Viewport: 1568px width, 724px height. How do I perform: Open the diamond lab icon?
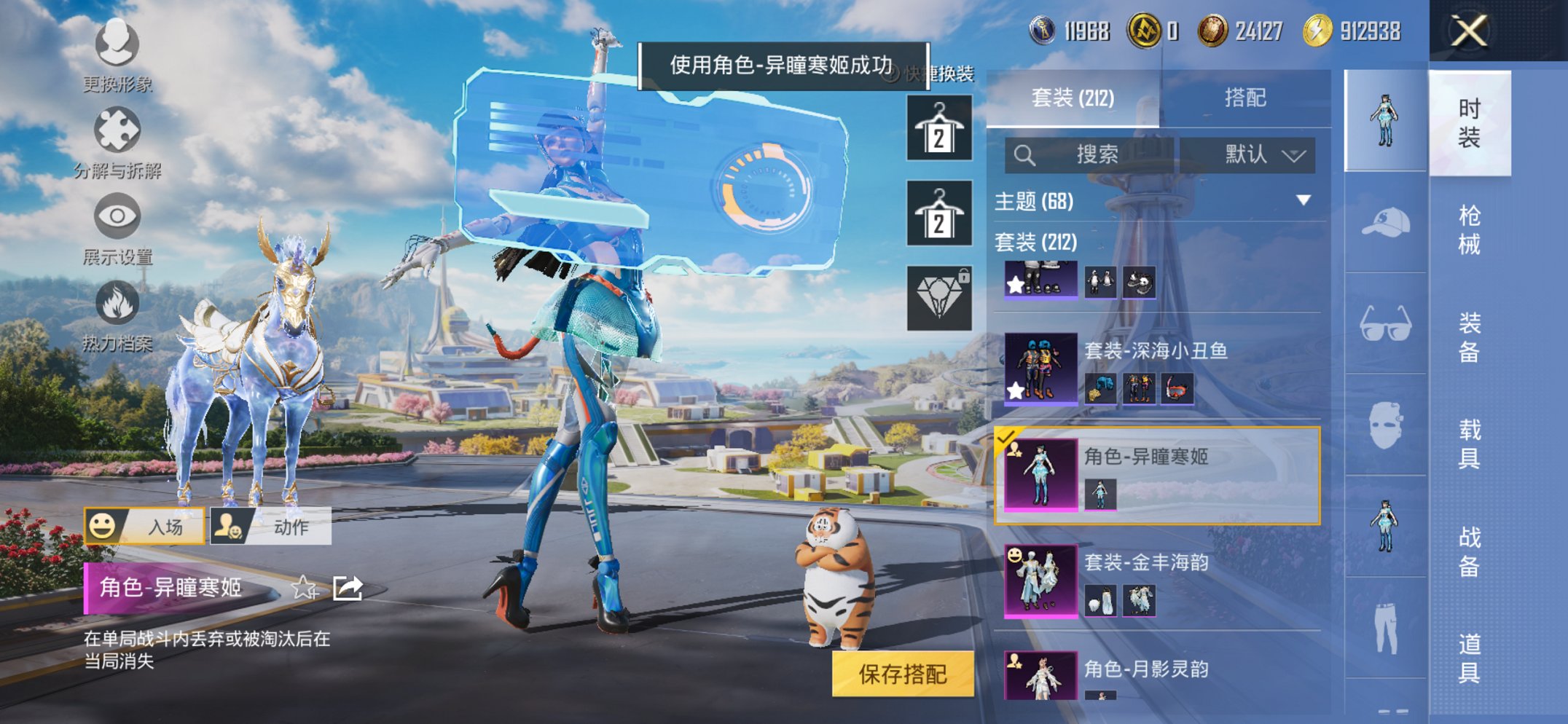[x=939, y=296]
